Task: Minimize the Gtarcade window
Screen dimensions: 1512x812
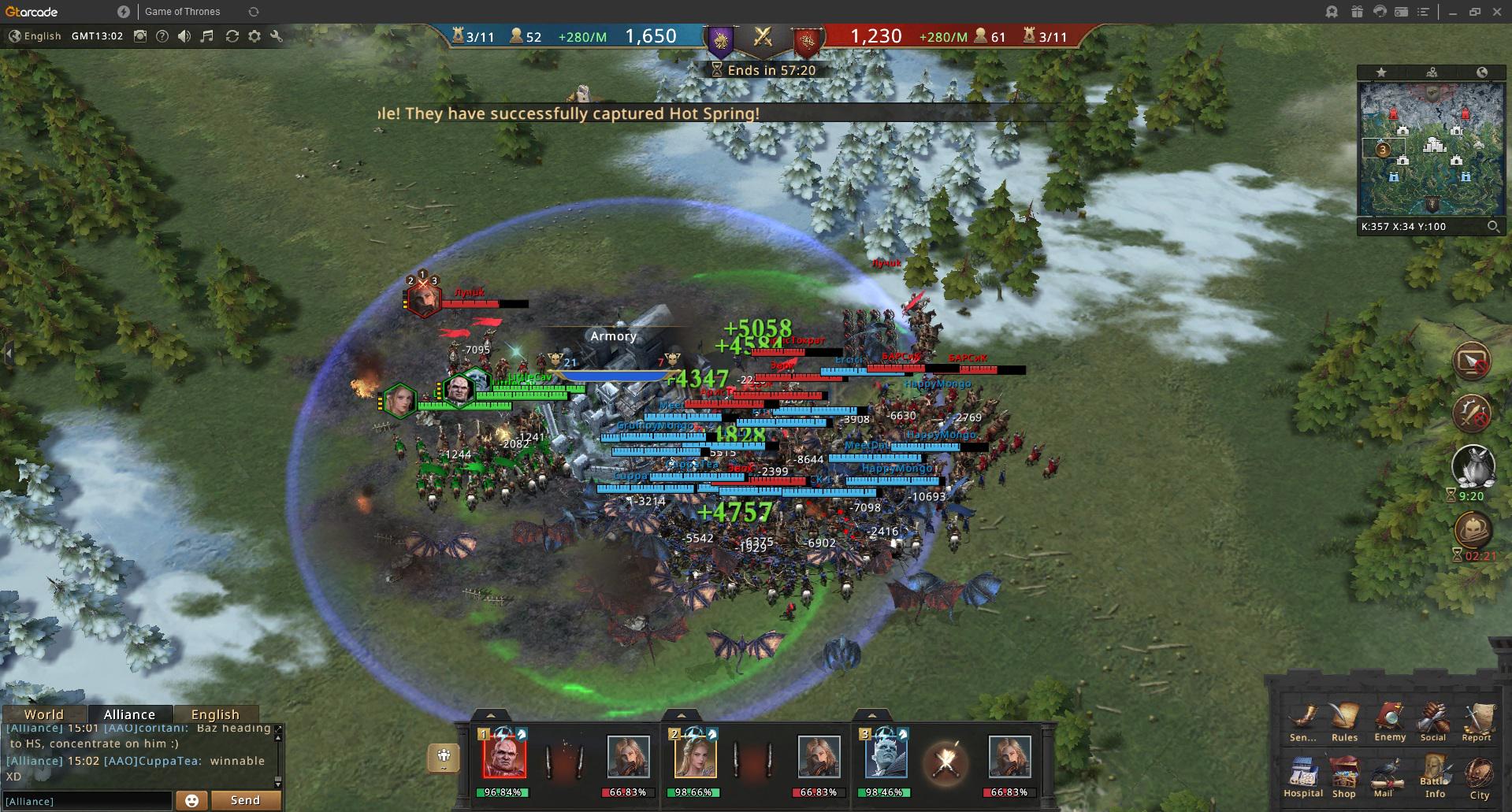Action: [x=1452, y=12]
